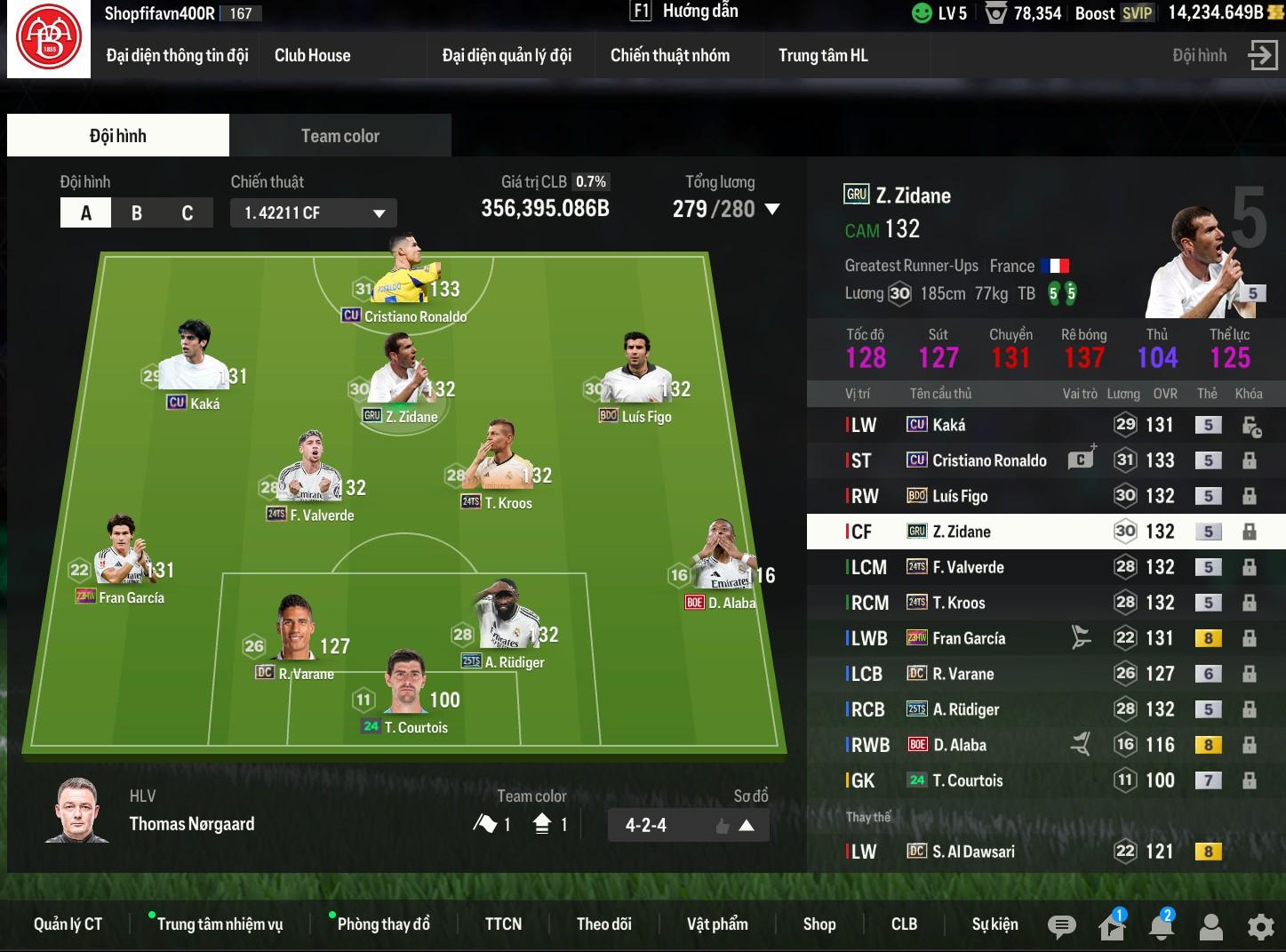Viewport: 1286px width, 952px height.
Task: Select squad B in Đội hình
Action: pyautogui.click(x=137, y=213)
